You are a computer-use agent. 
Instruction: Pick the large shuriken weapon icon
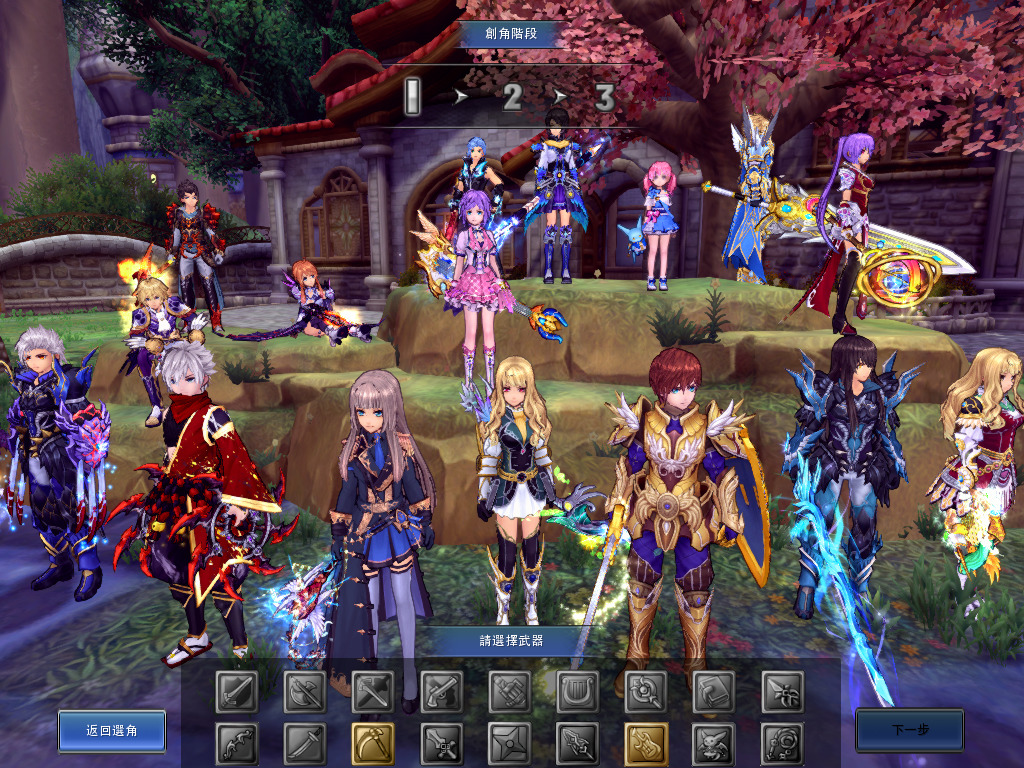pyautogui.click(x=509, y=744)
